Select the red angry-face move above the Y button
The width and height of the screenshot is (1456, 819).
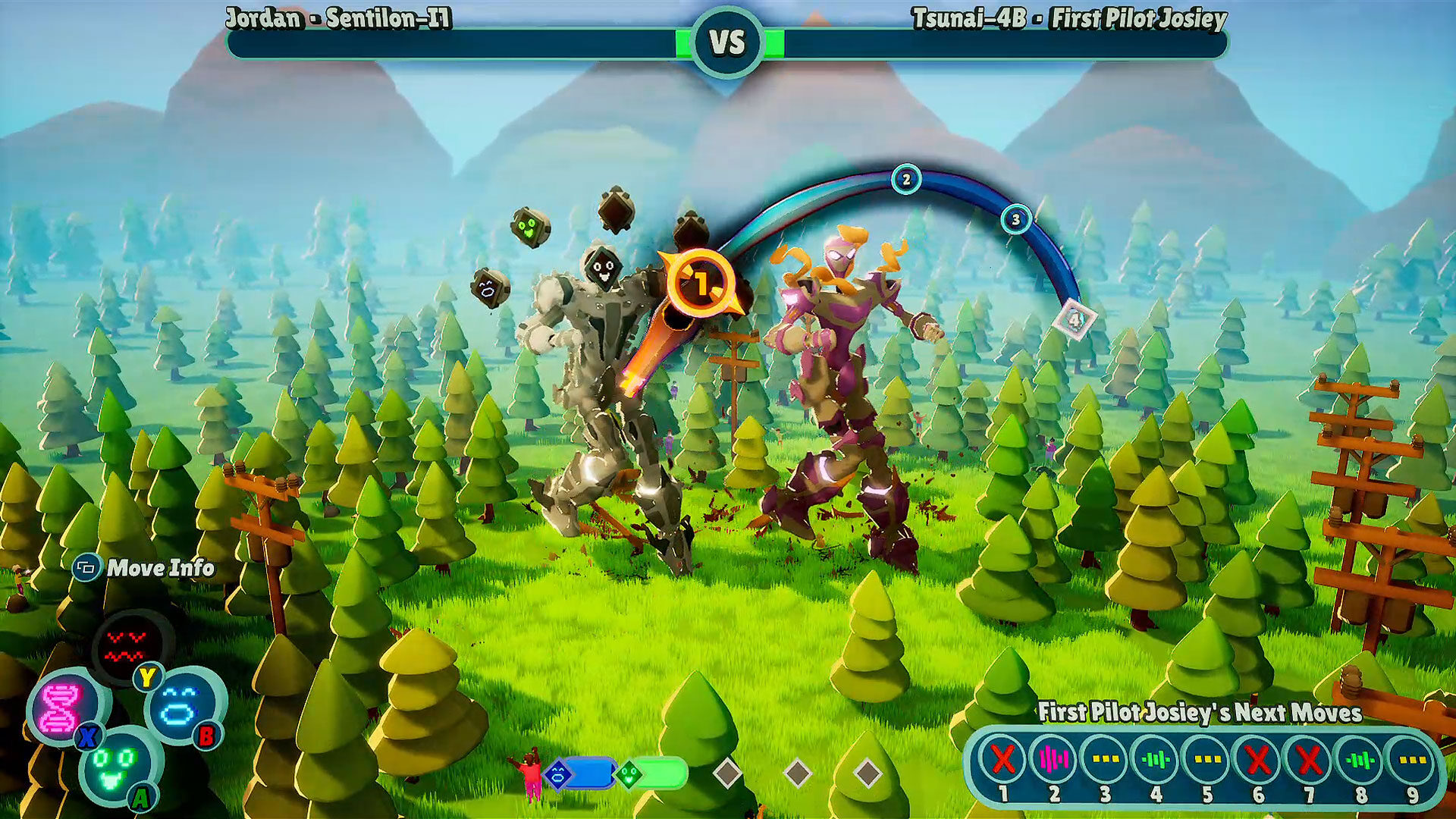(x=124, y=644)
